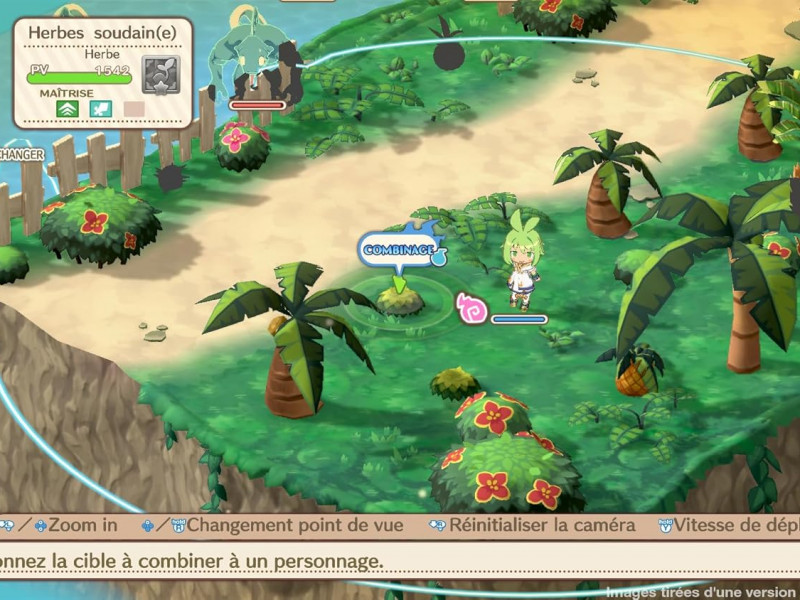Click the COMBINAGE speech bubble
Image resolution: width=800 pixels, height=600 pixels.
tap(399, 249)
